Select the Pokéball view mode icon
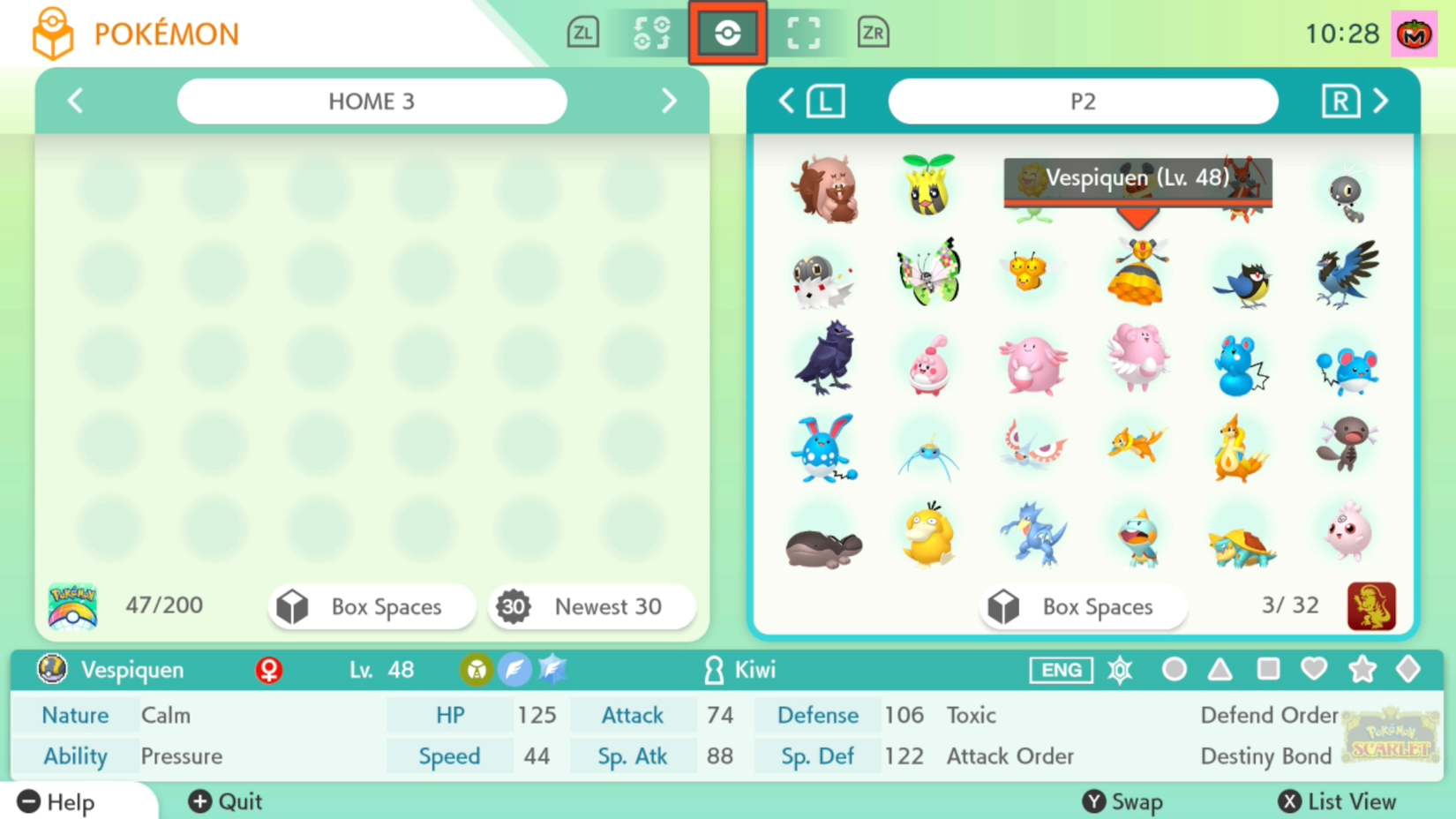 point(727,34)
